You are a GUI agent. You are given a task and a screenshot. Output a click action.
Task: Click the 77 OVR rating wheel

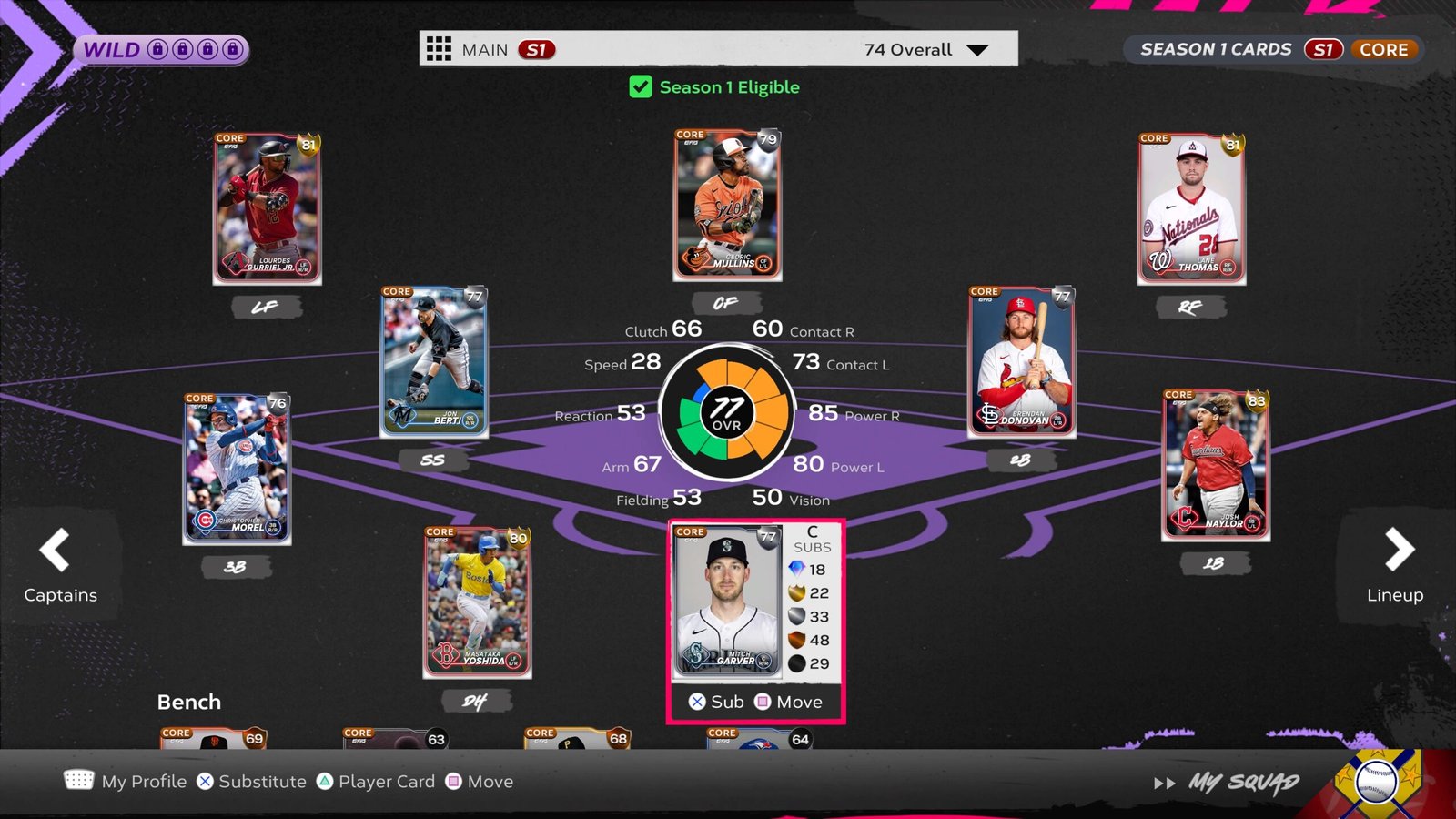(726, 411)
